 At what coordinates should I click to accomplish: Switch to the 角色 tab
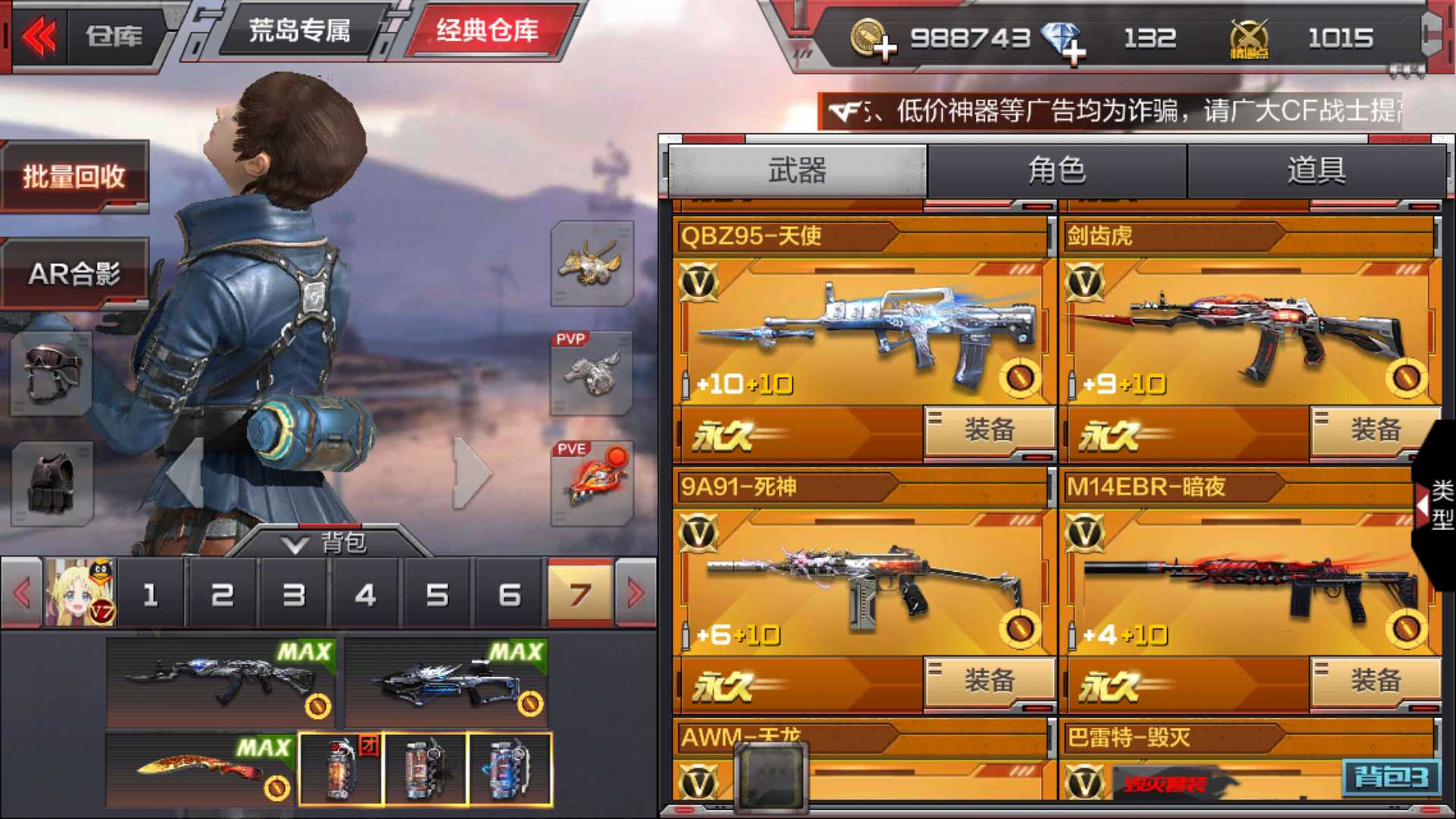click(1058, 171)
